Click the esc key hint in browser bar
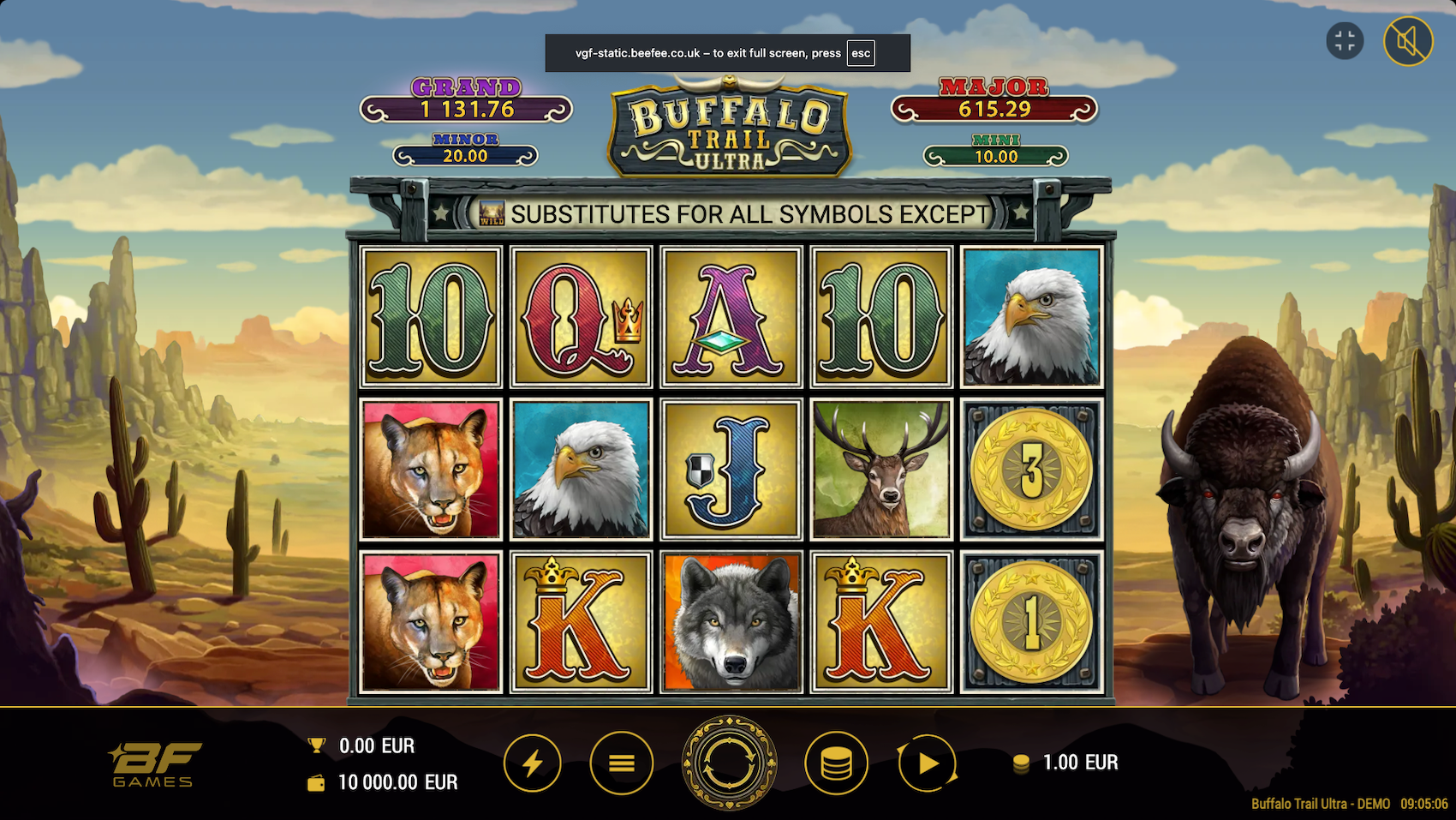Viewport: 1456px width, 820px height. (x=859, y=53)
